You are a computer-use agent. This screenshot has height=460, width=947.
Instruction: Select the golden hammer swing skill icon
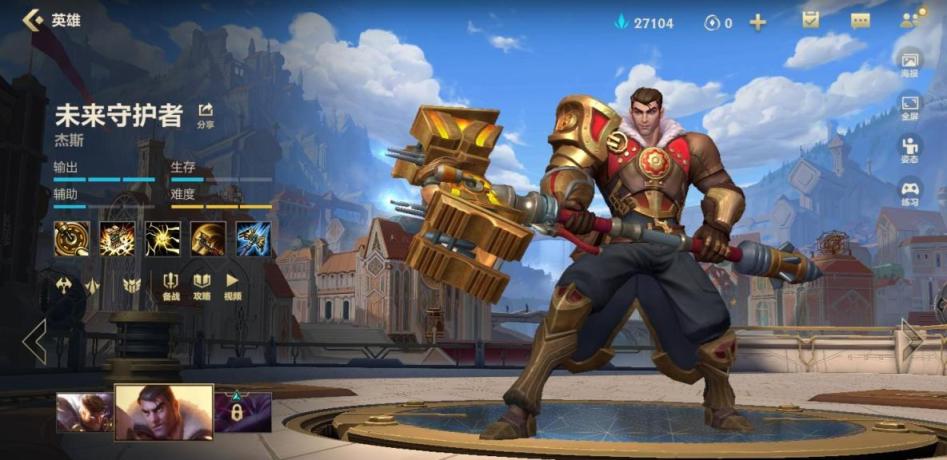pos(208,239)
